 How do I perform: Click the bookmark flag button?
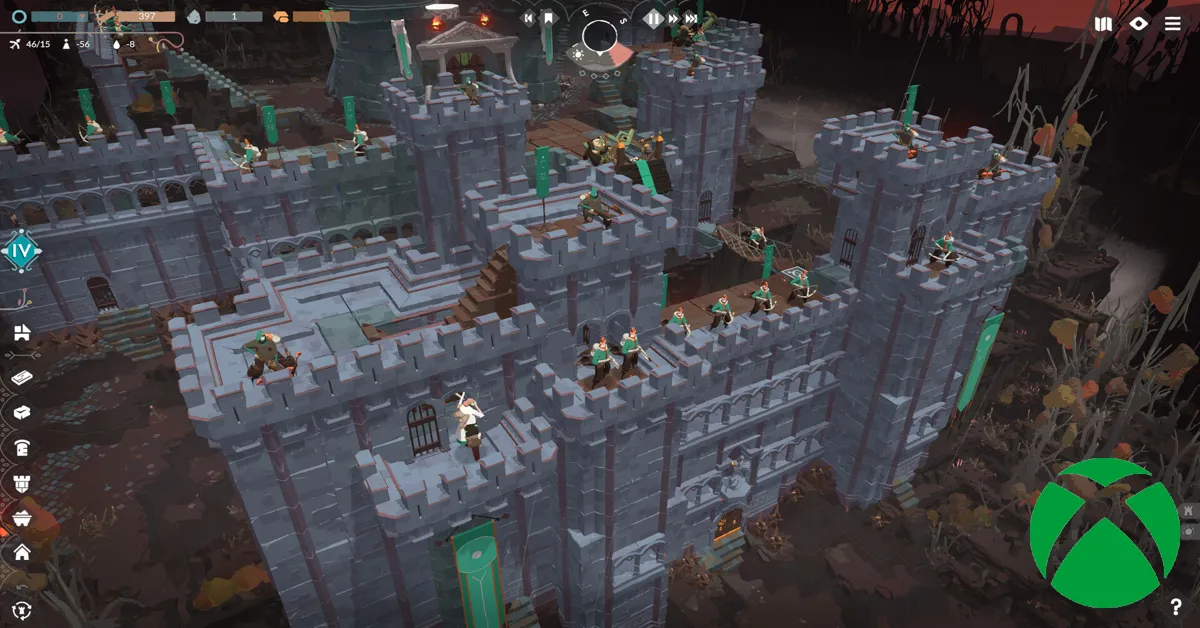pyautogui.click(x=548, y=18)
